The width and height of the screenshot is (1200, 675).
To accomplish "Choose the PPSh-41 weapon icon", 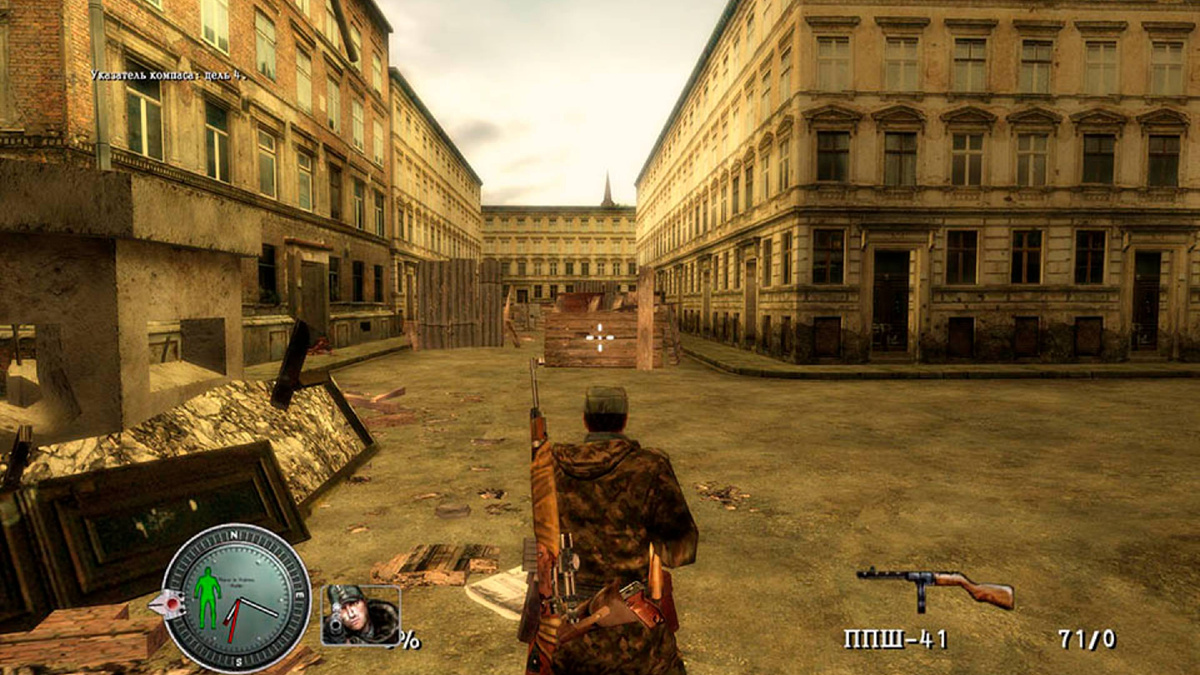I will tap(935, 588).
